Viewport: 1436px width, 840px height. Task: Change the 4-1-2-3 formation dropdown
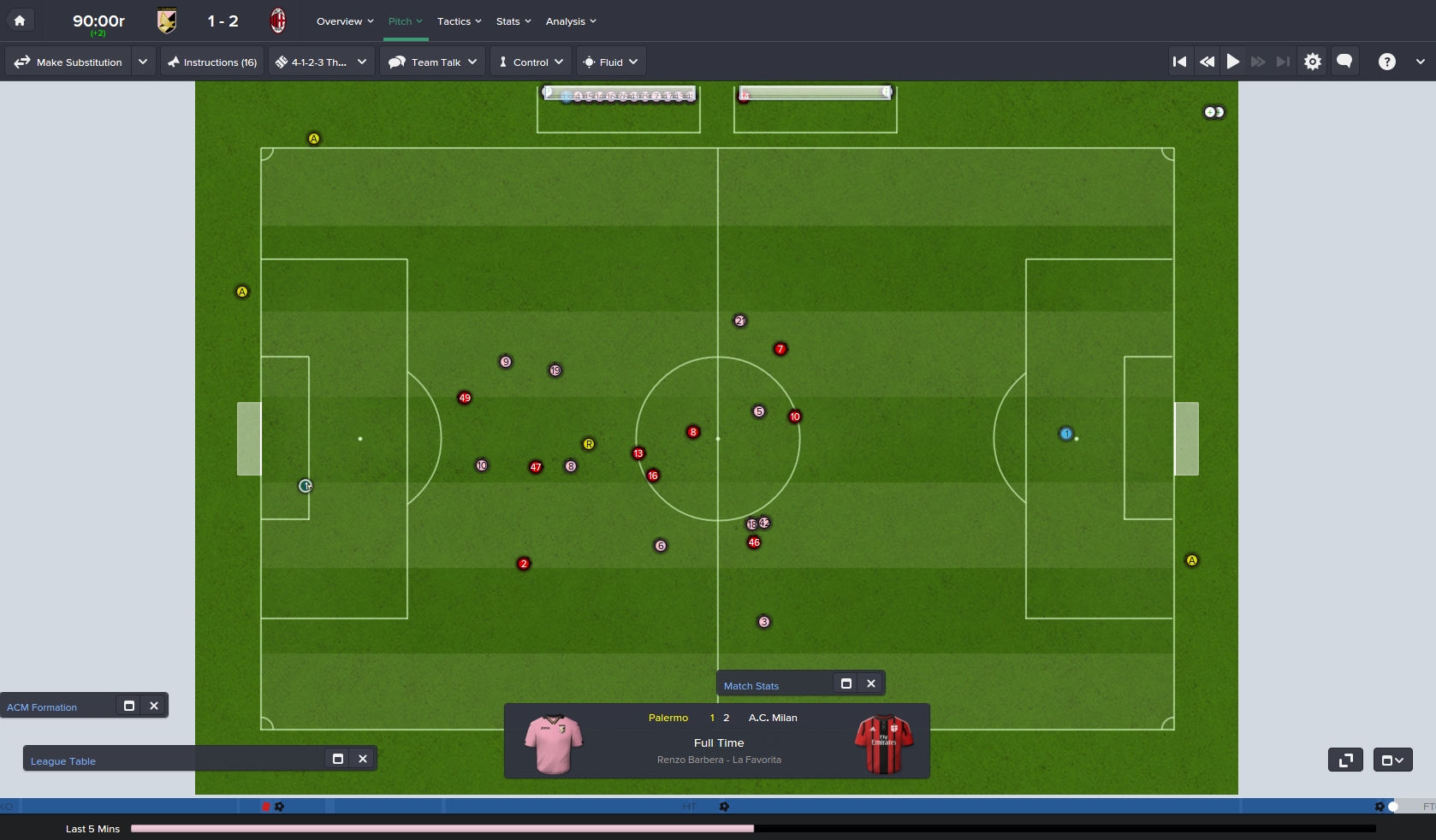point(321,62)
